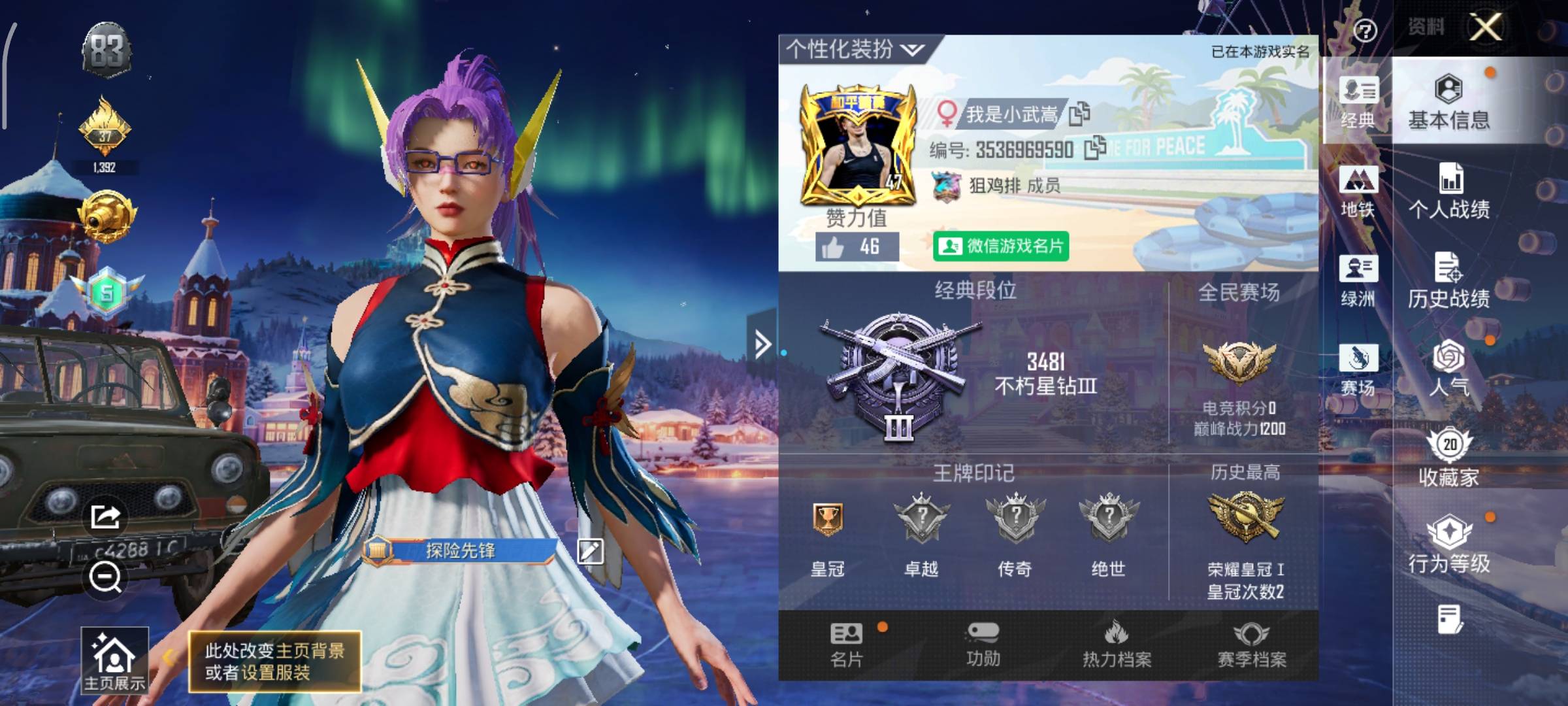1568x706 pixels.
Task: Tap the green 微信游戏名片 button
Action: click(1000, 246)
